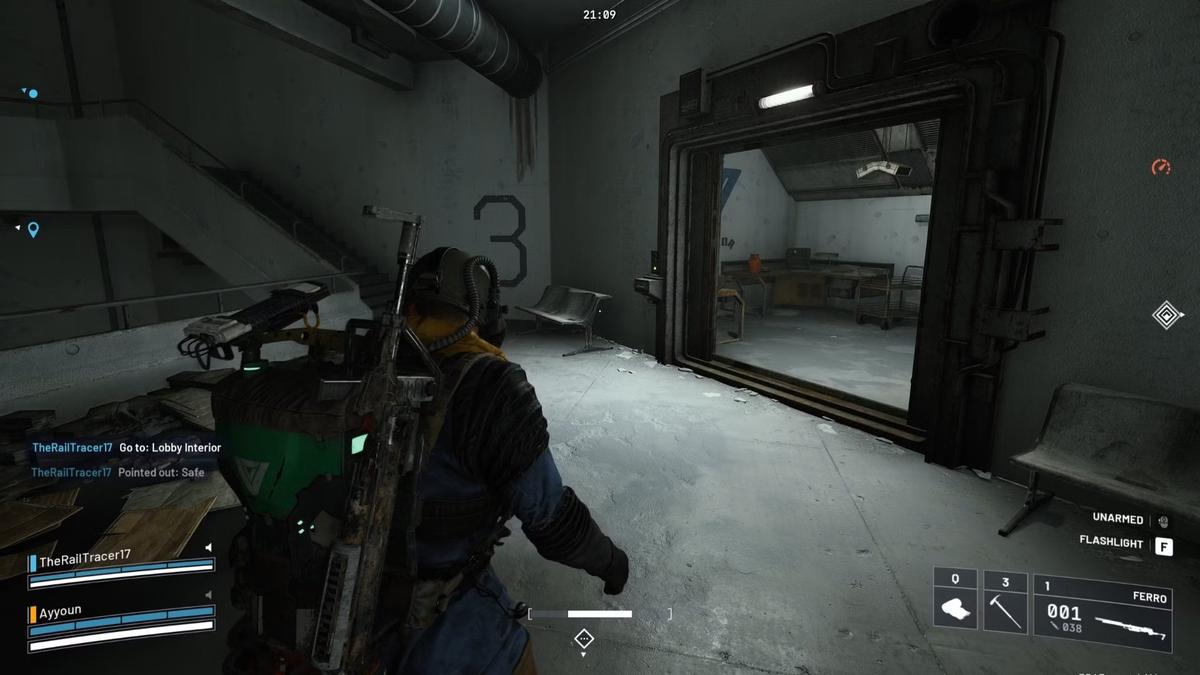This screenshot has height=675, width=1200.
Task: Click the white diamond objective marker
Action: [x=1165, y=315]
